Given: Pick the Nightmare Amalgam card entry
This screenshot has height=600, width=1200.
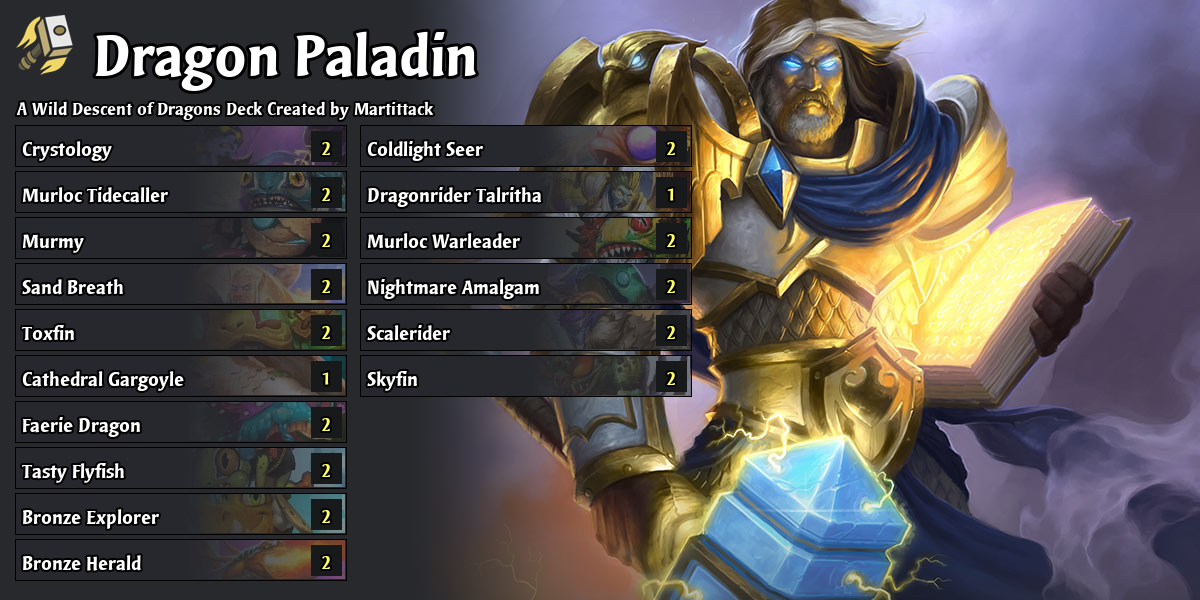Looking at the screenshot, I should 525,288.
